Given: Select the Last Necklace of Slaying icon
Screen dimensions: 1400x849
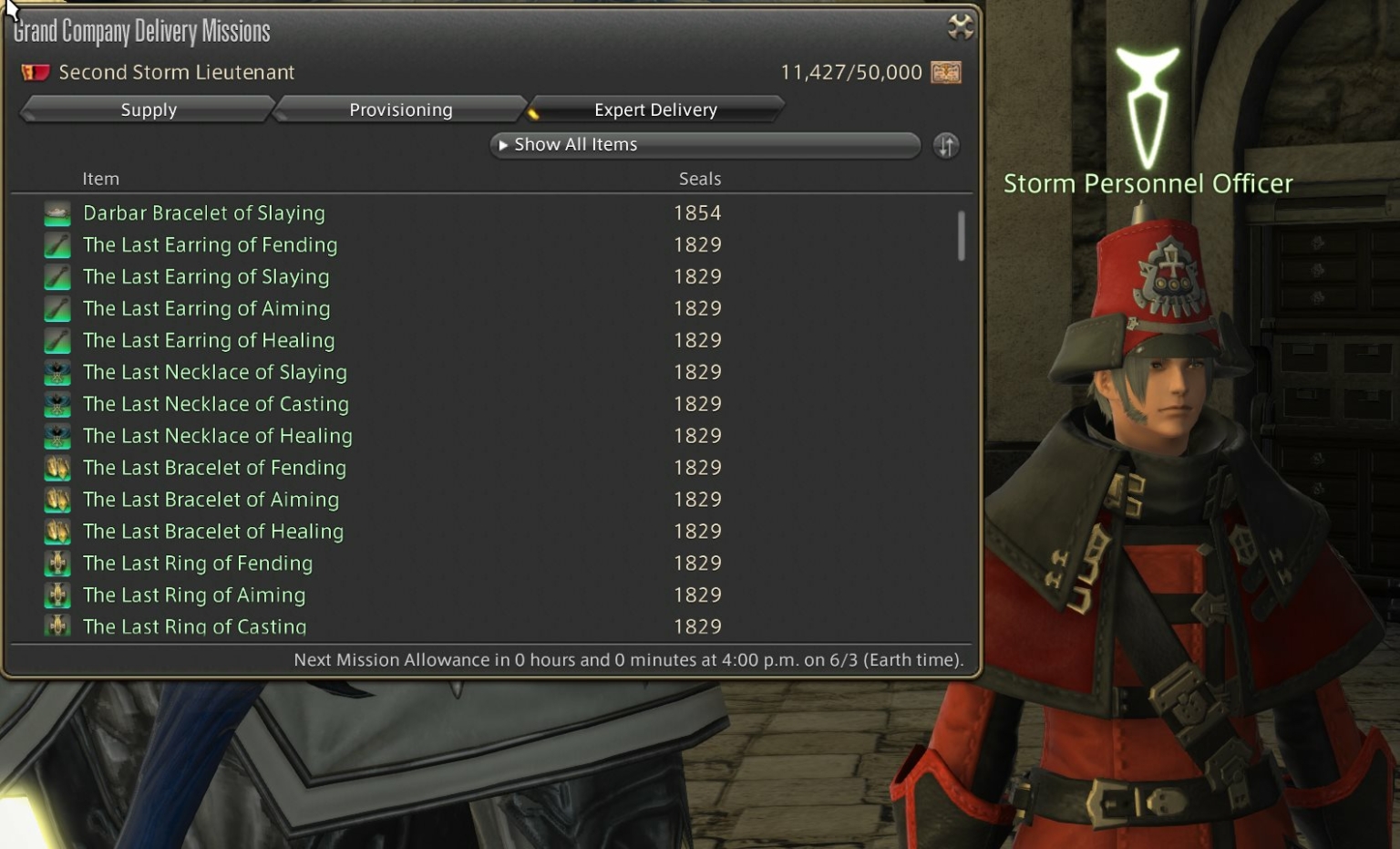Looking at the screenshot, I should click(57, 372).
